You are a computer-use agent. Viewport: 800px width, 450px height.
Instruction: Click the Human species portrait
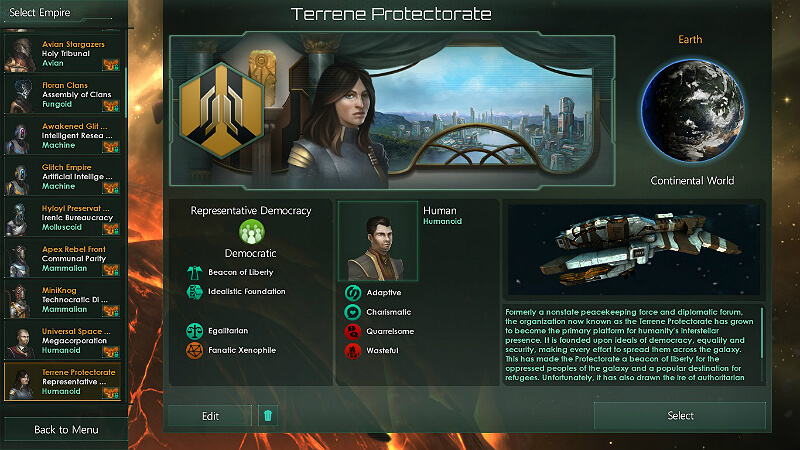(x=377, y=242)
